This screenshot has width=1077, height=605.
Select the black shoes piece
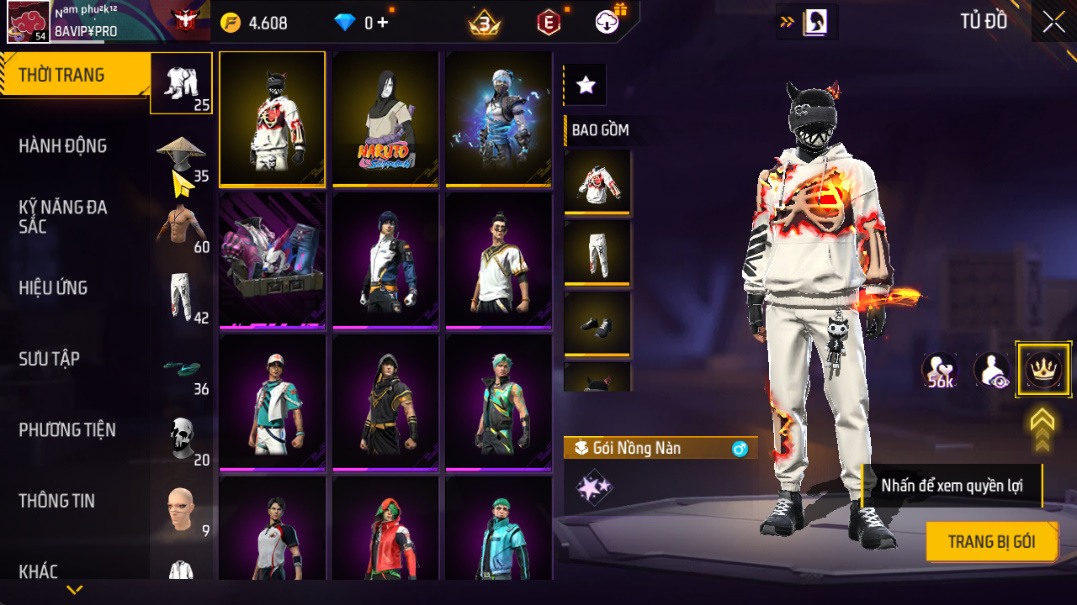click(597, 324)
